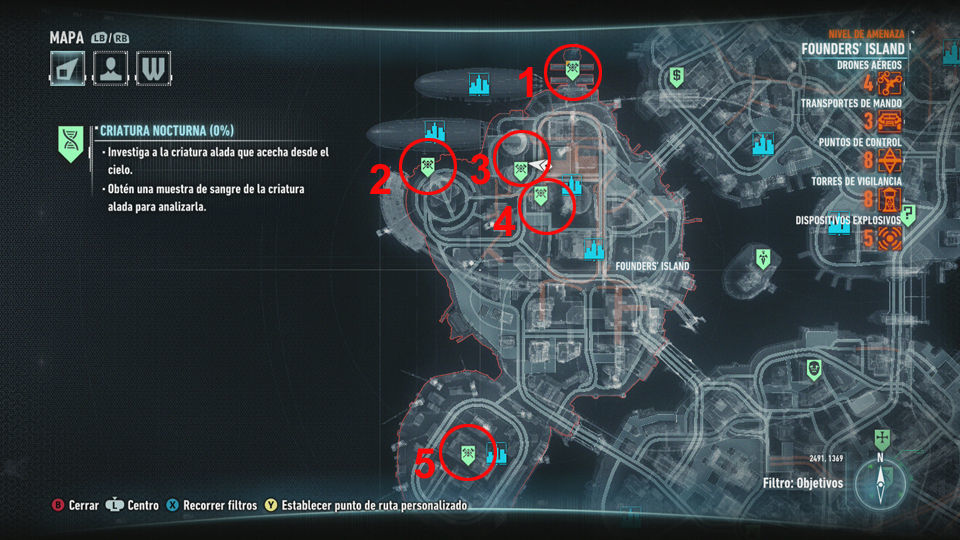Switch to the character silhouette tab

click(111, 68)
